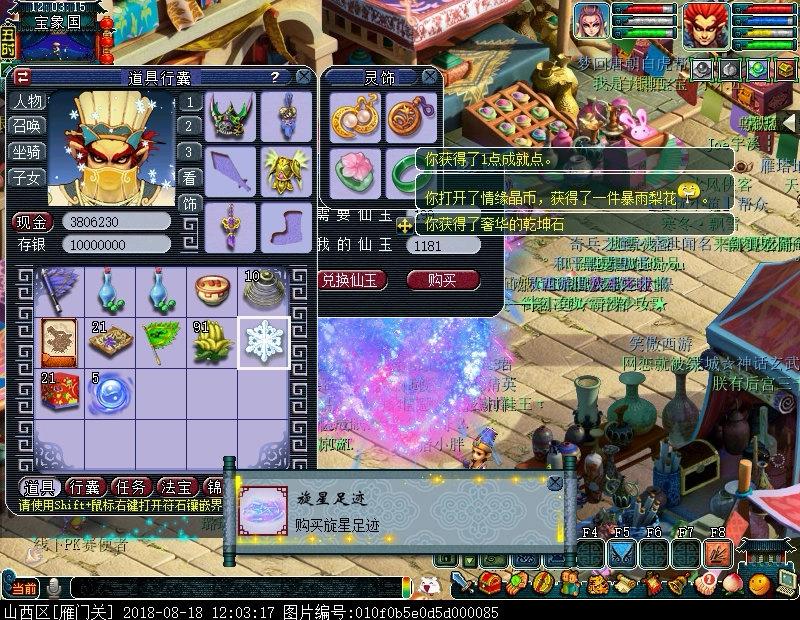Click the 兑换仙玉 exchange button

tap(353, 280)
